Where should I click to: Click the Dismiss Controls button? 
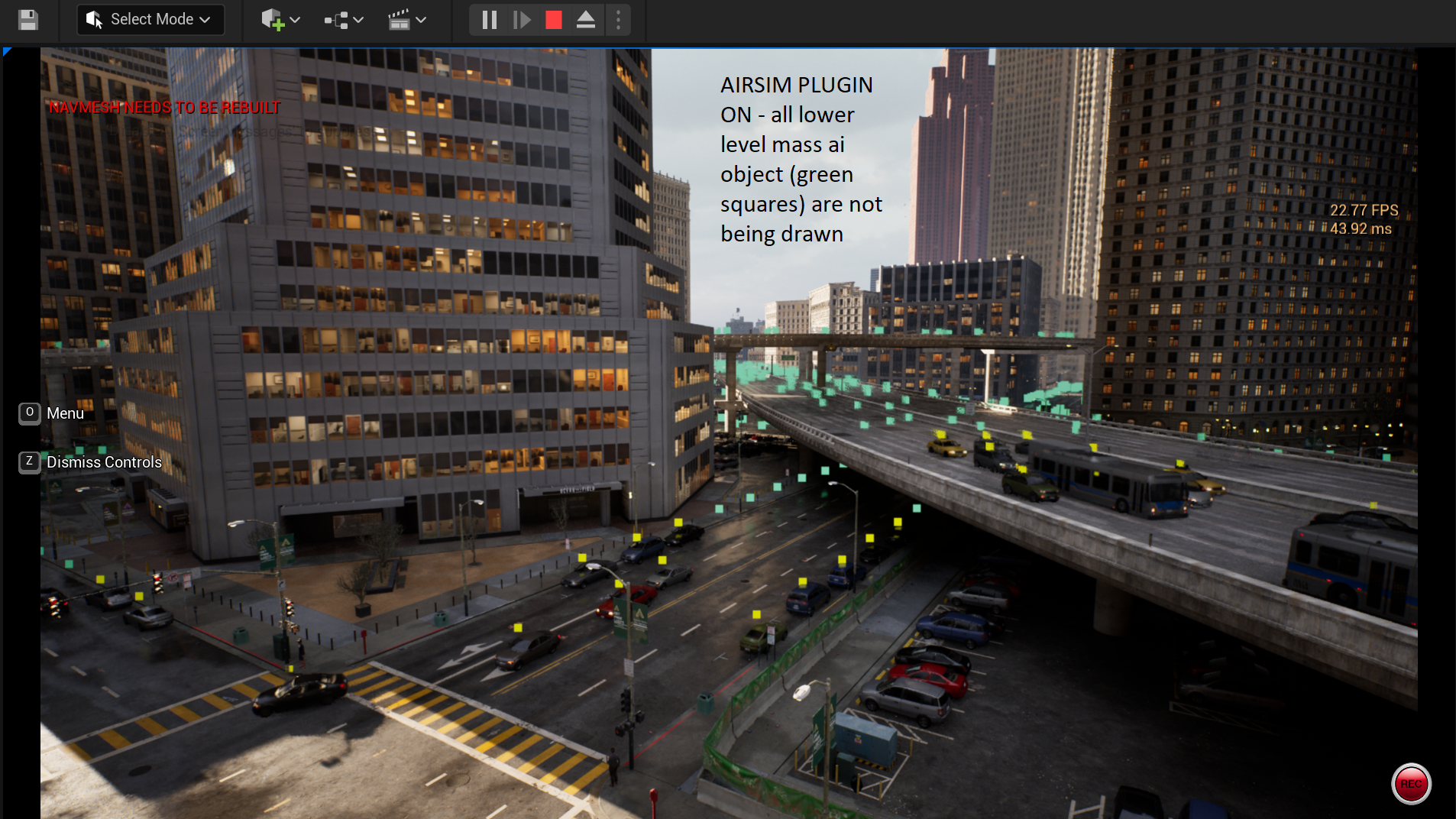tap(104, 461)
